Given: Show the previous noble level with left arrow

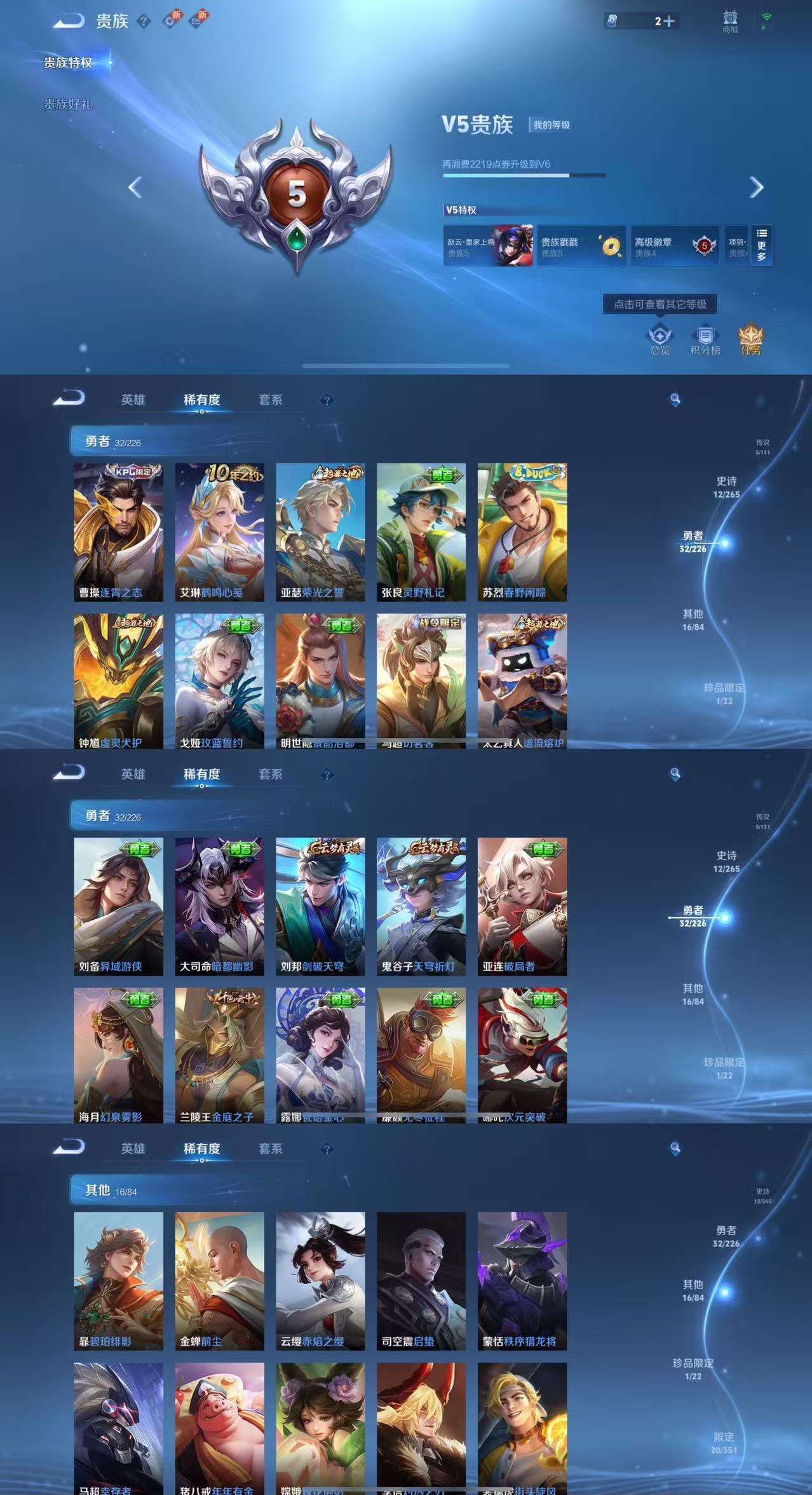Looking at the screenshot, I should (x=135, y=188).
